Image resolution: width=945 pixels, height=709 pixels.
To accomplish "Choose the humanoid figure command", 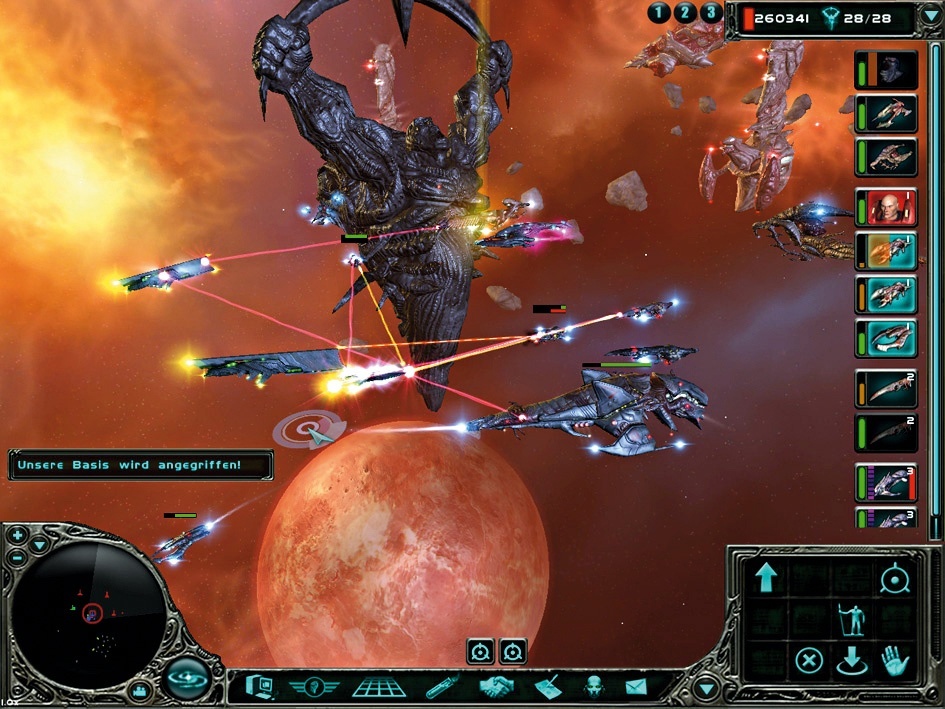I will (x=851, y=620).
